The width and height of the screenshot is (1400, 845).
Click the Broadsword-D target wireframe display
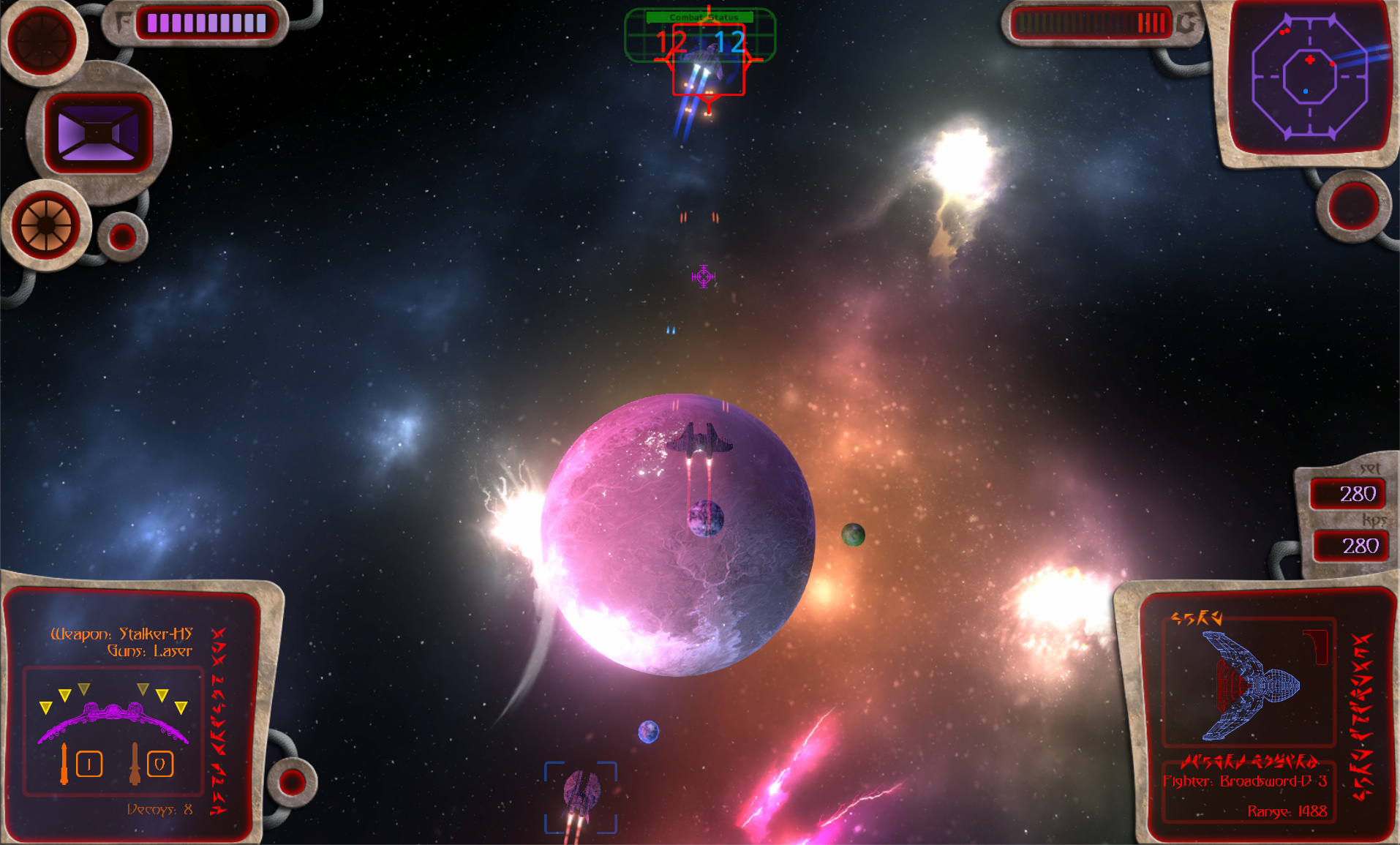(1250, 683)
